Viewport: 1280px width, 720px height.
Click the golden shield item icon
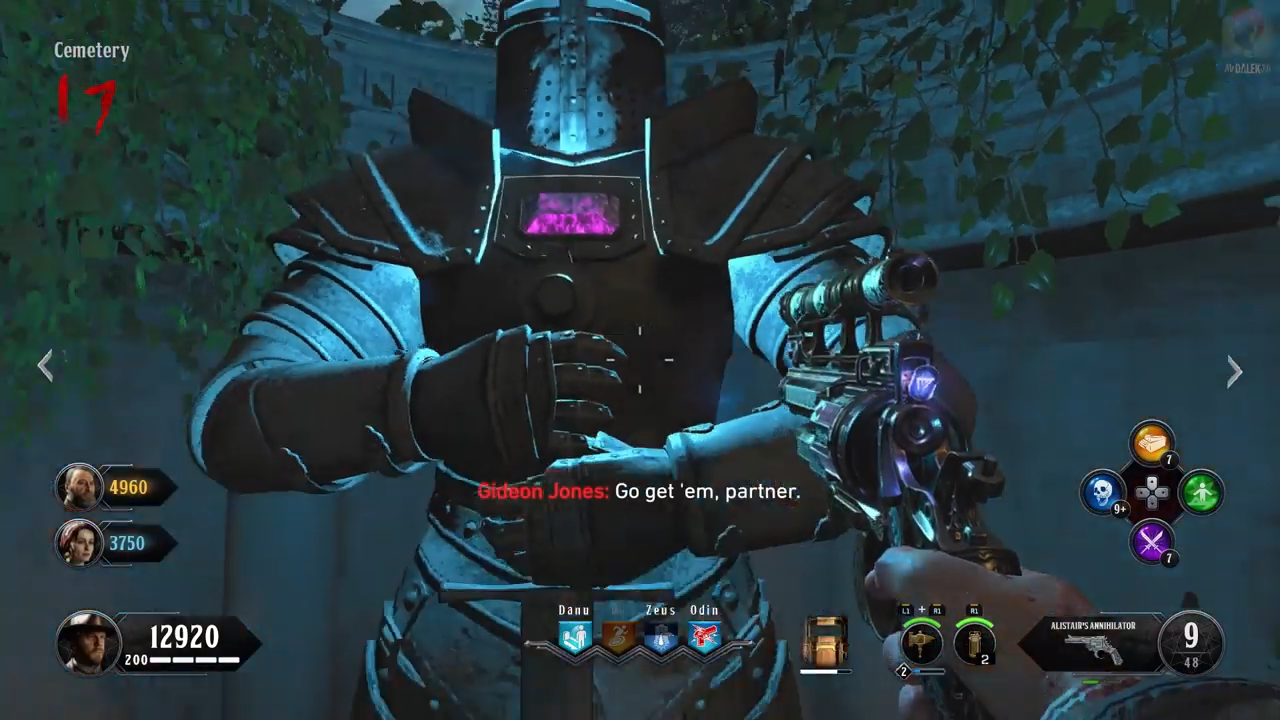click(825, 640)
